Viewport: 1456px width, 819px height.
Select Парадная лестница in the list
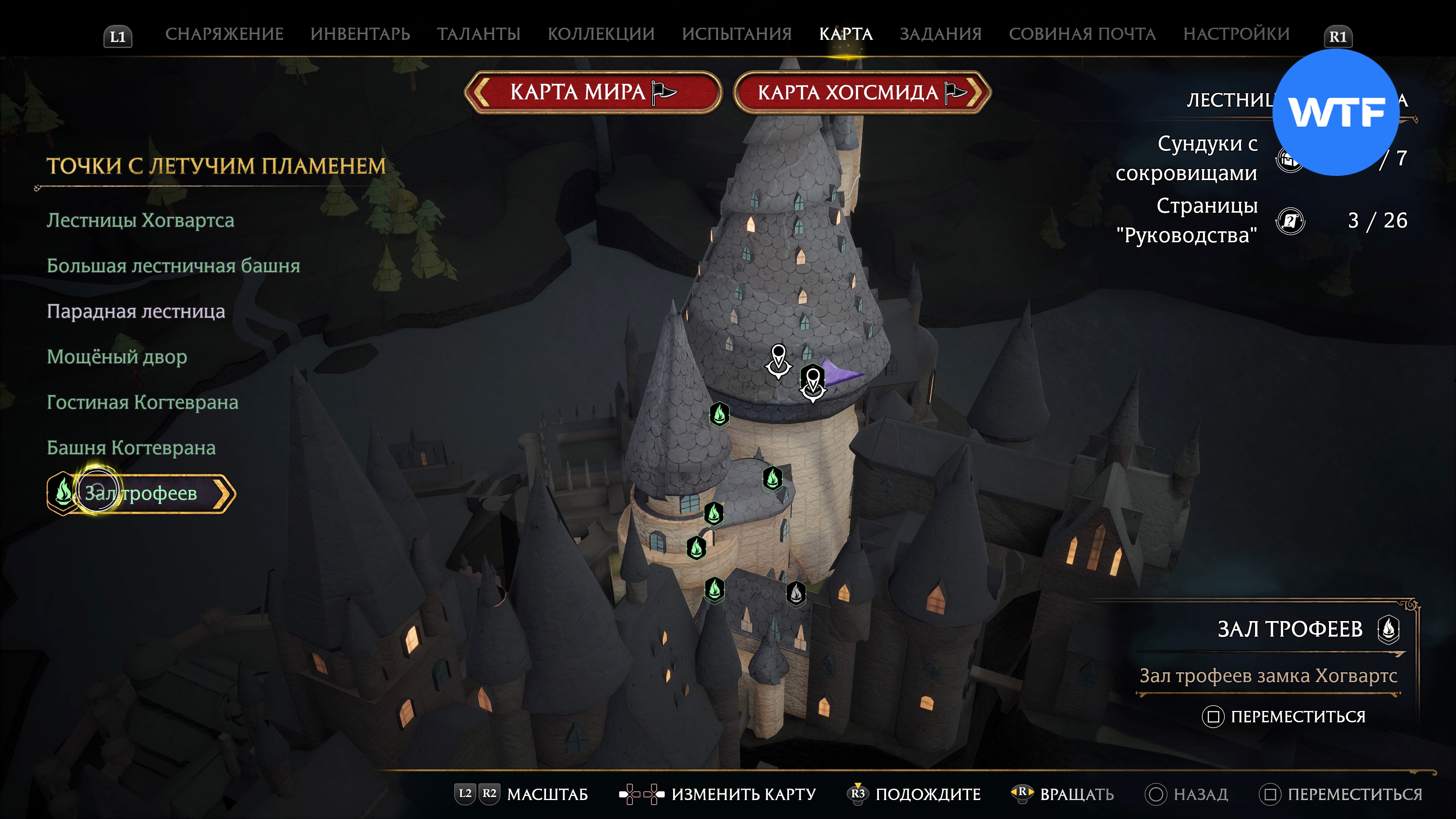point(136,311)
